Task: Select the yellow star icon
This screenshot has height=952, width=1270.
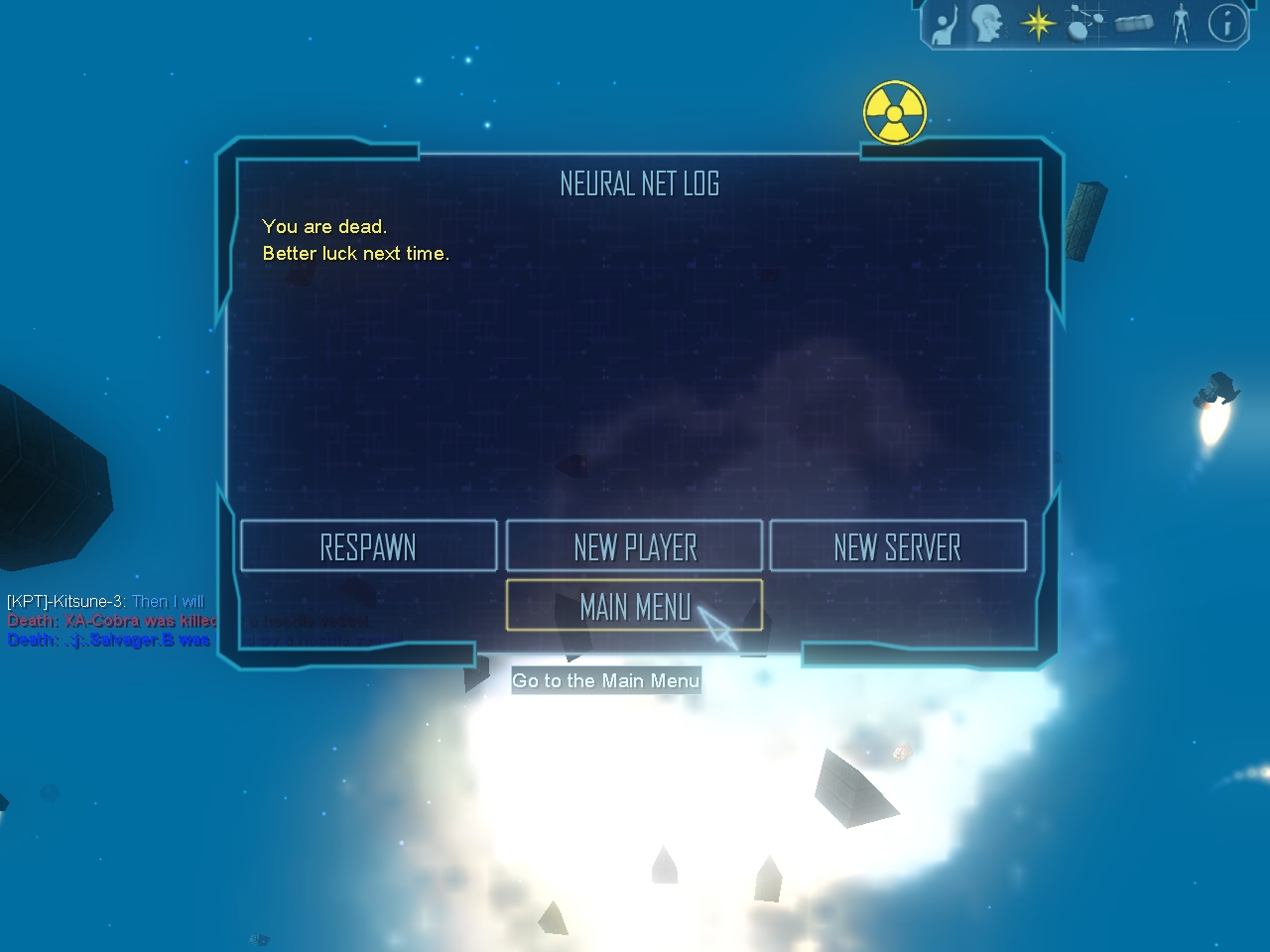Action: (1038, 24)
